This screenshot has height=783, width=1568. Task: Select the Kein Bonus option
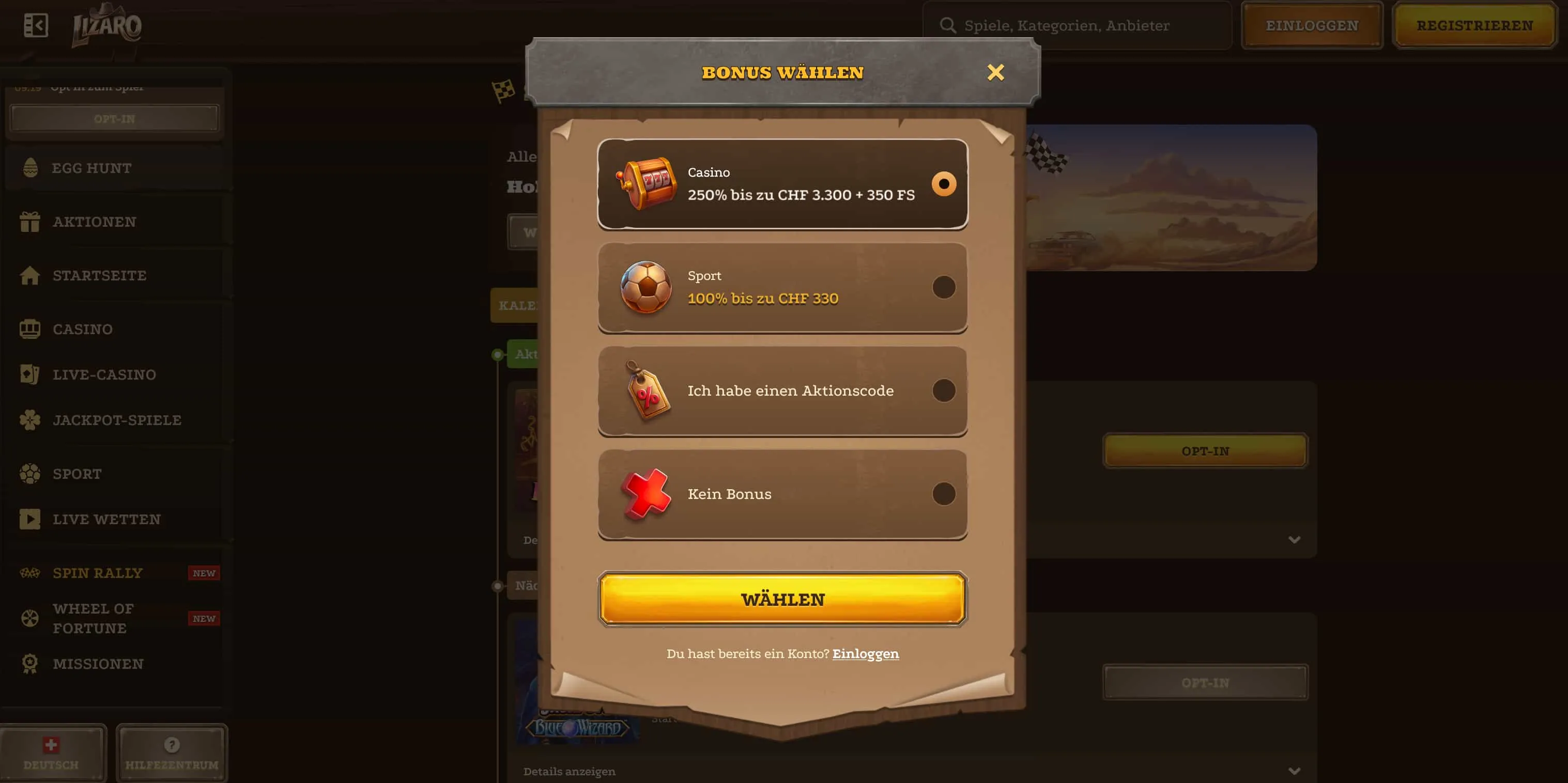click(944, 493)
